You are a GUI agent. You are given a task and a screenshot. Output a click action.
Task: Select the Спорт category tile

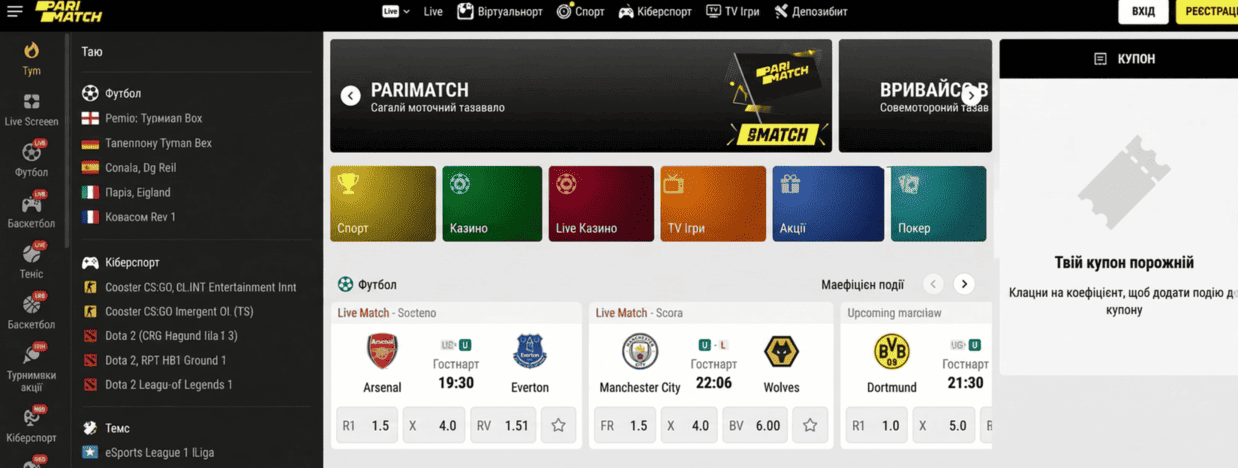coord(383,204)
